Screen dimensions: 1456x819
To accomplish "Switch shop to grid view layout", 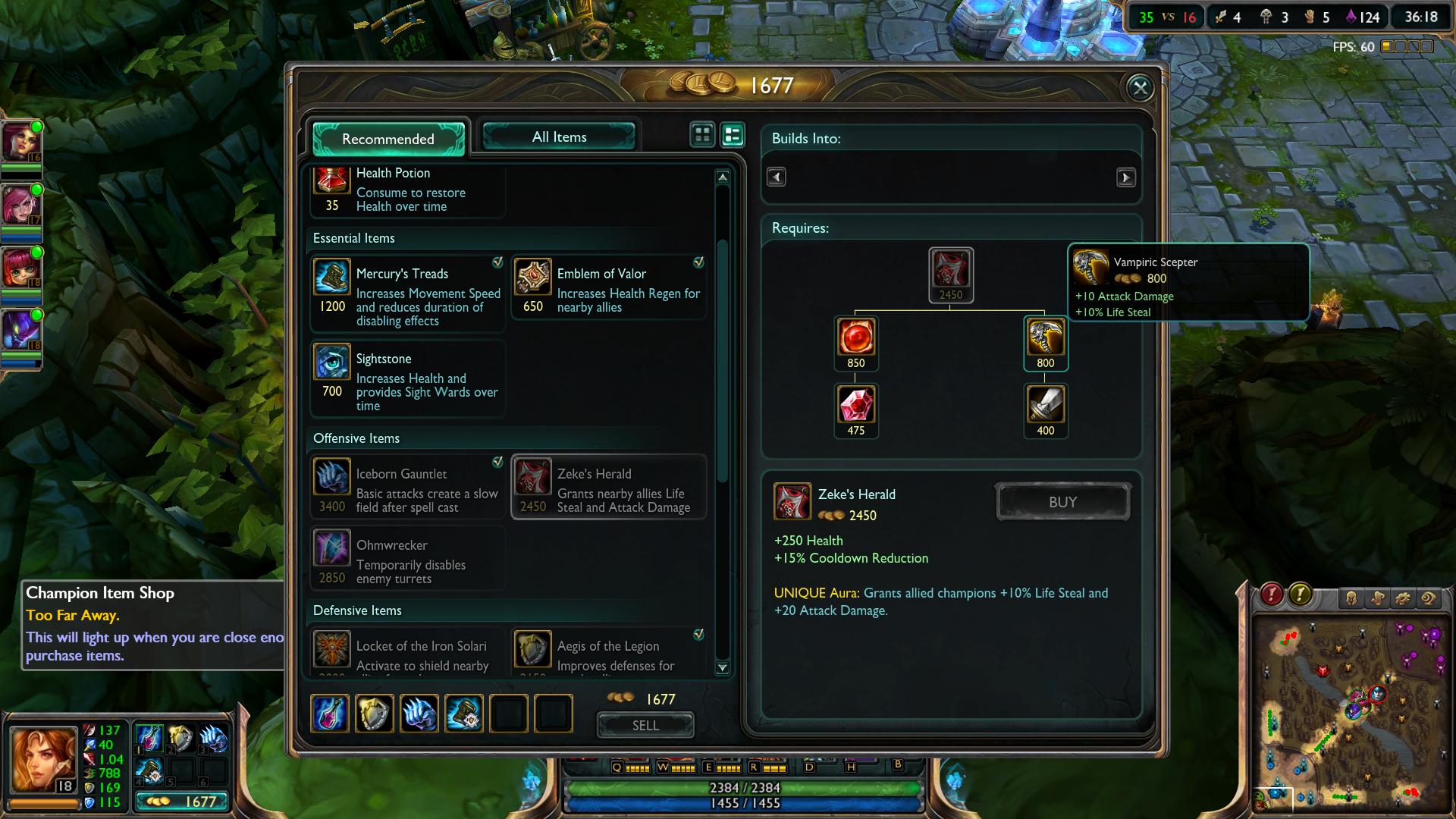I will [x=703, y=135].
